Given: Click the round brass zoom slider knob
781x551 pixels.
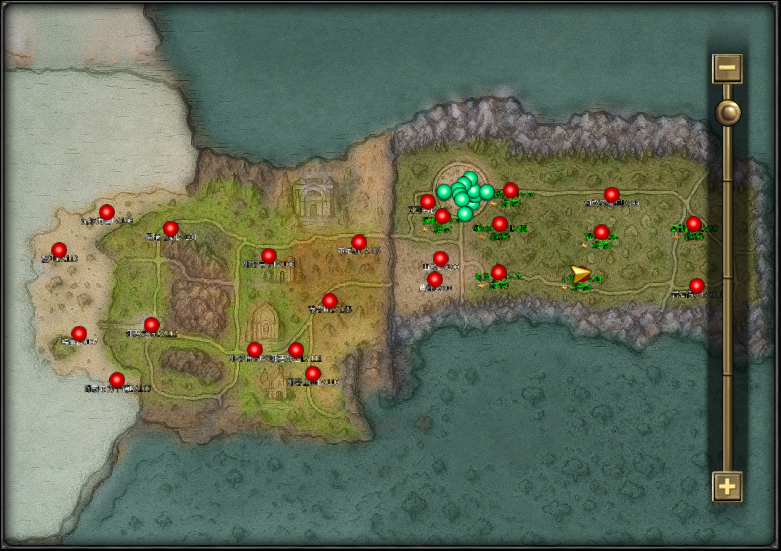Looking at the screenshot, I should click(x=727, y=112).
